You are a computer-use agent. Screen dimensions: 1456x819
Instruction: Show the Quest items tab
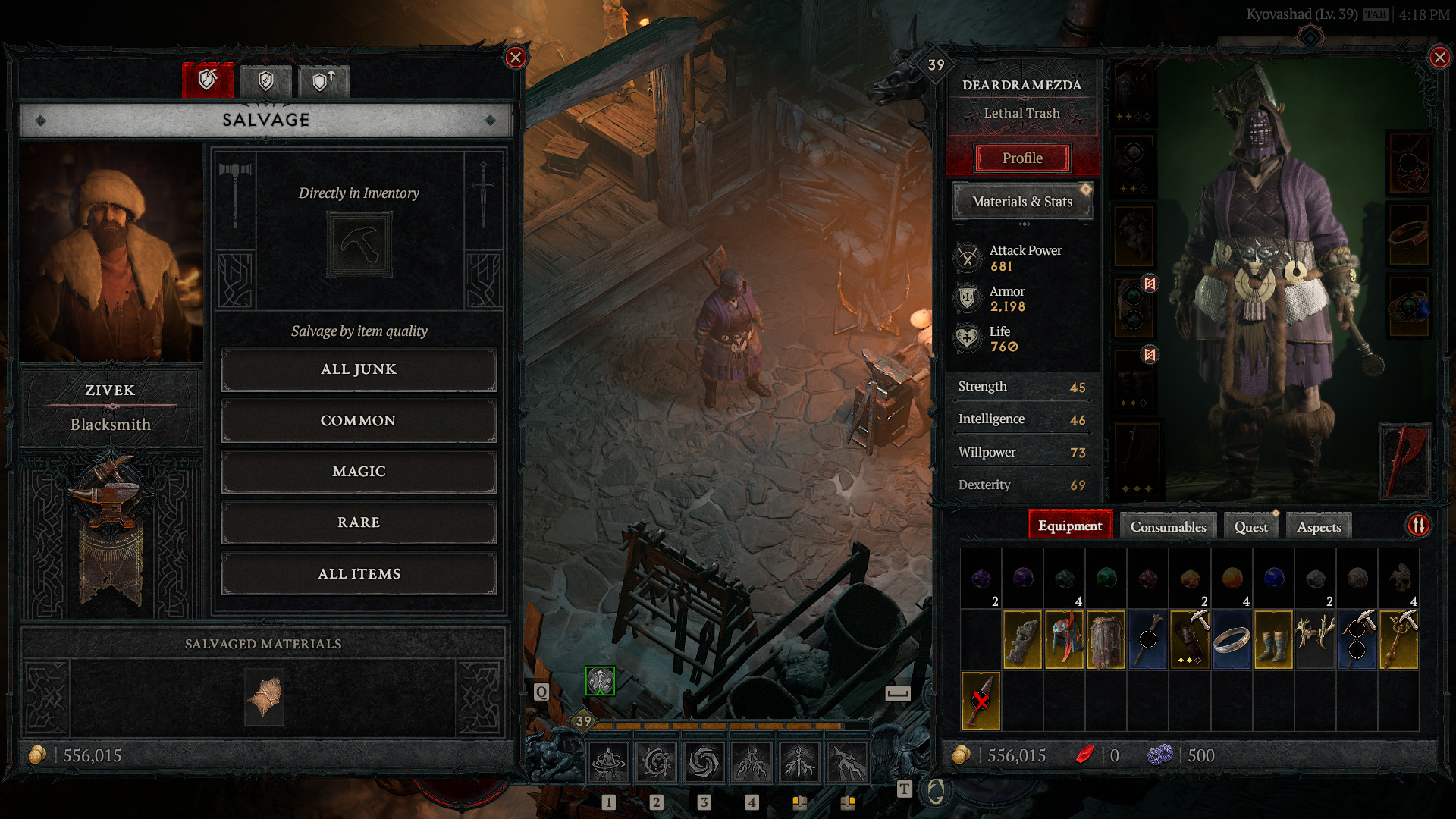1250,527
